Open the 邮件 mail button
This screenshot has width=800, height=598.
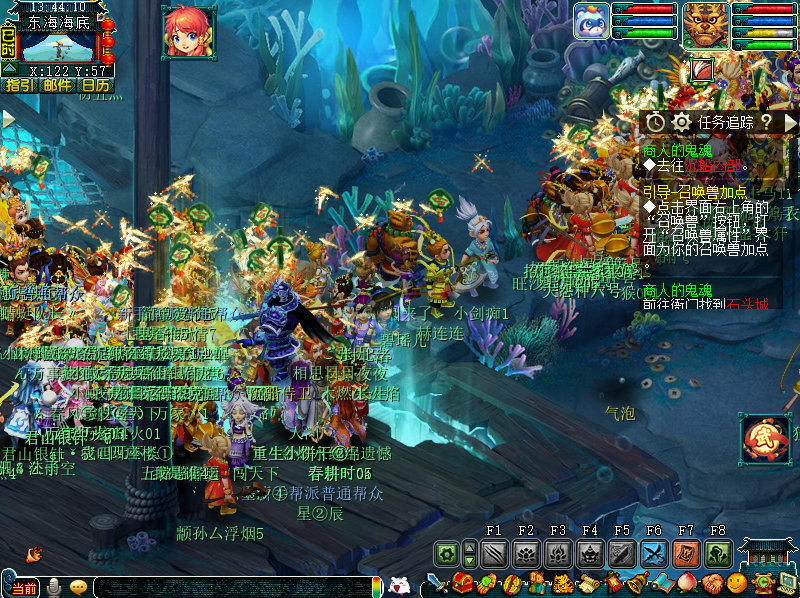coord(56,86)
